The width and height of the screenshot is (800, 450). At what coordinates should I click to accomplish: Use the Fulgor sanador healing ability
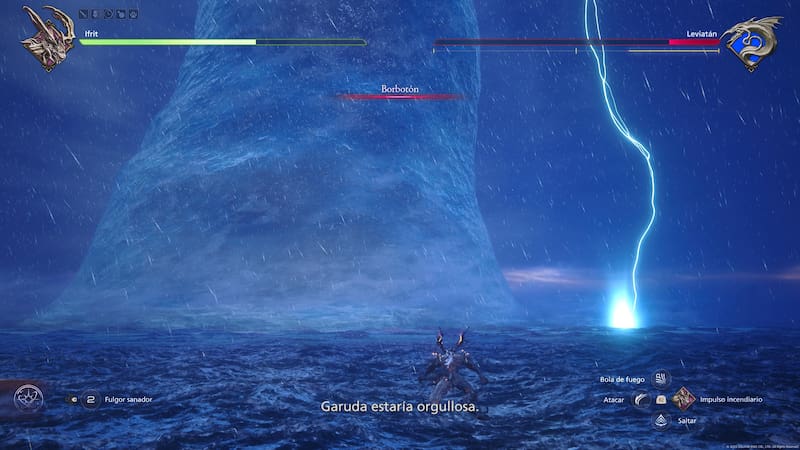pos(91,400)
